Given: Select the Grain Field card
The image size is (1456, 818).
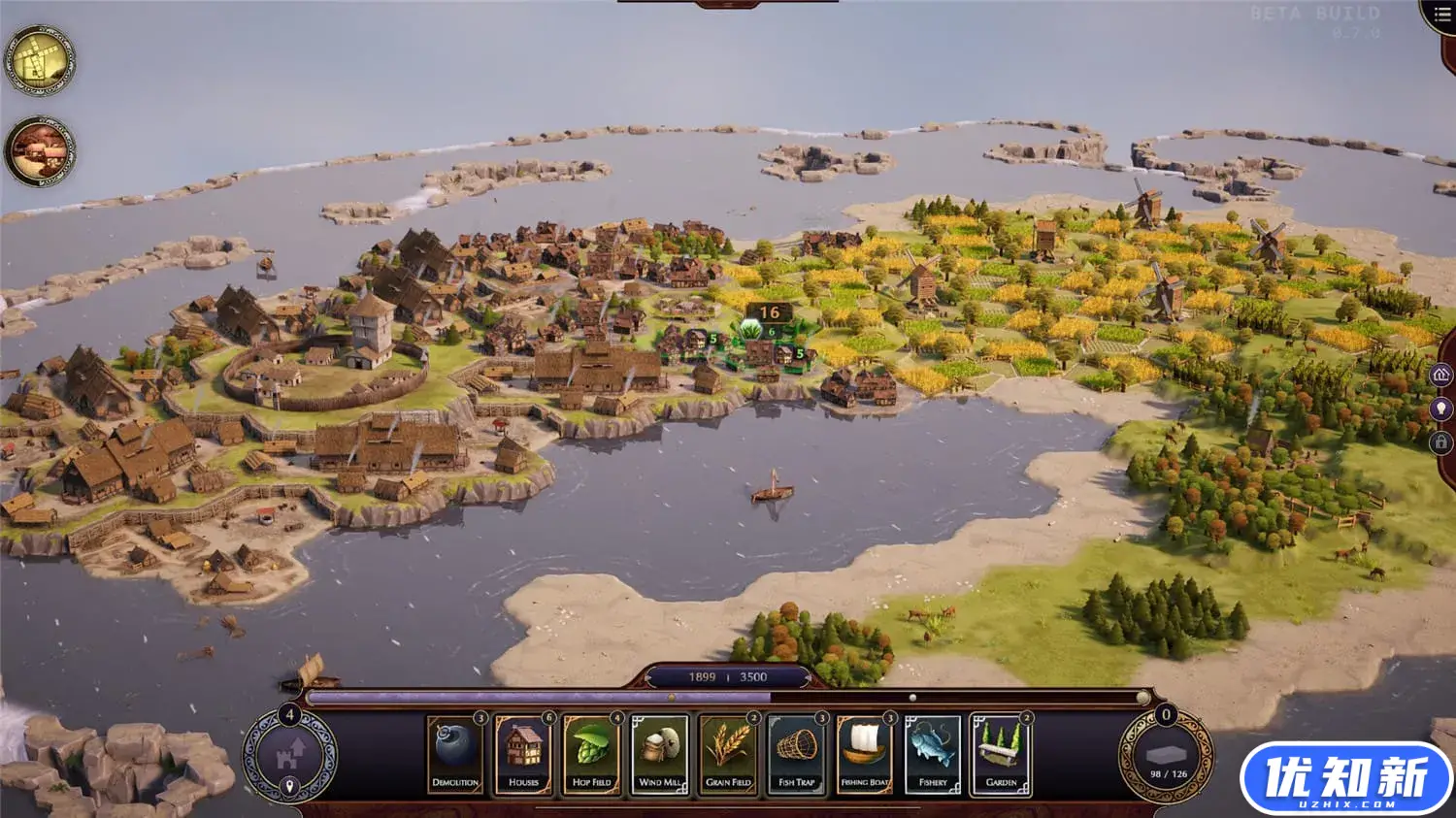Looking at the screenshot, I should (x=727, y=752).
